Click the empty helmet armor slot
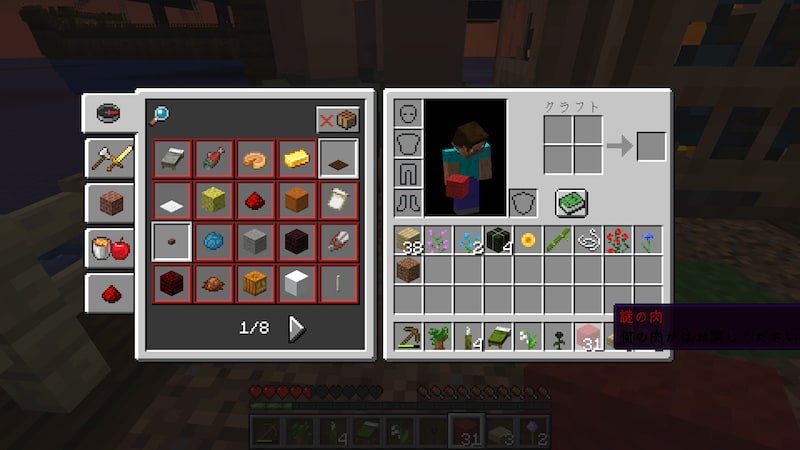The width and height of the screenshot is (800, 450). [409, 113]
